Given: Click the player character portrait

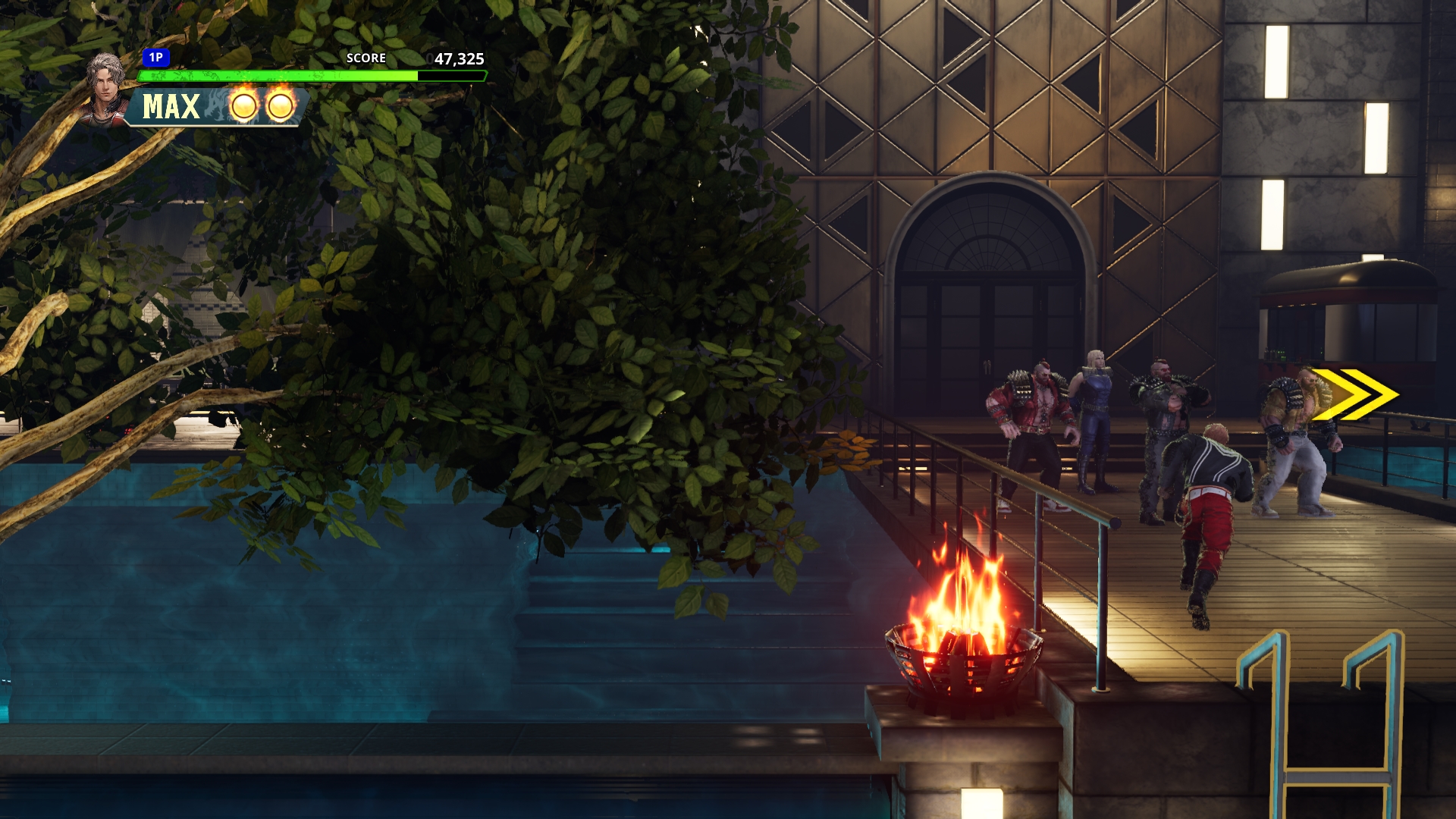Looking at the screenshot, I should point(106,87).
